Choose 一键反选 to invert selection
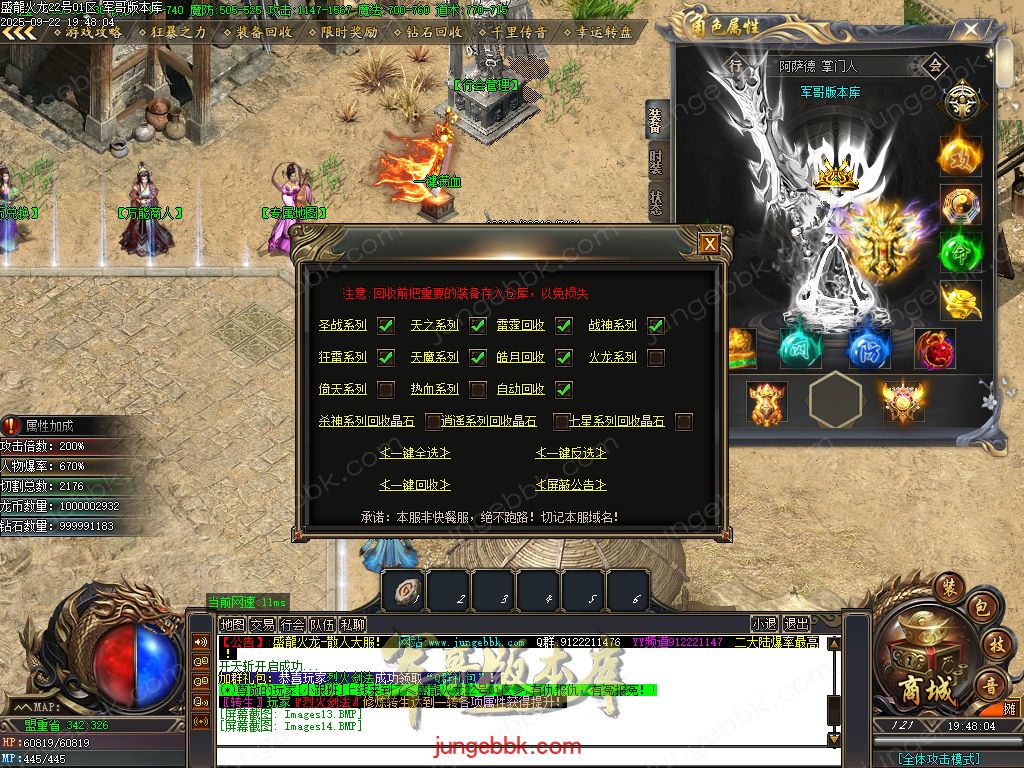The height and width of the screenshot is (768, 1024). click(571, 453)
